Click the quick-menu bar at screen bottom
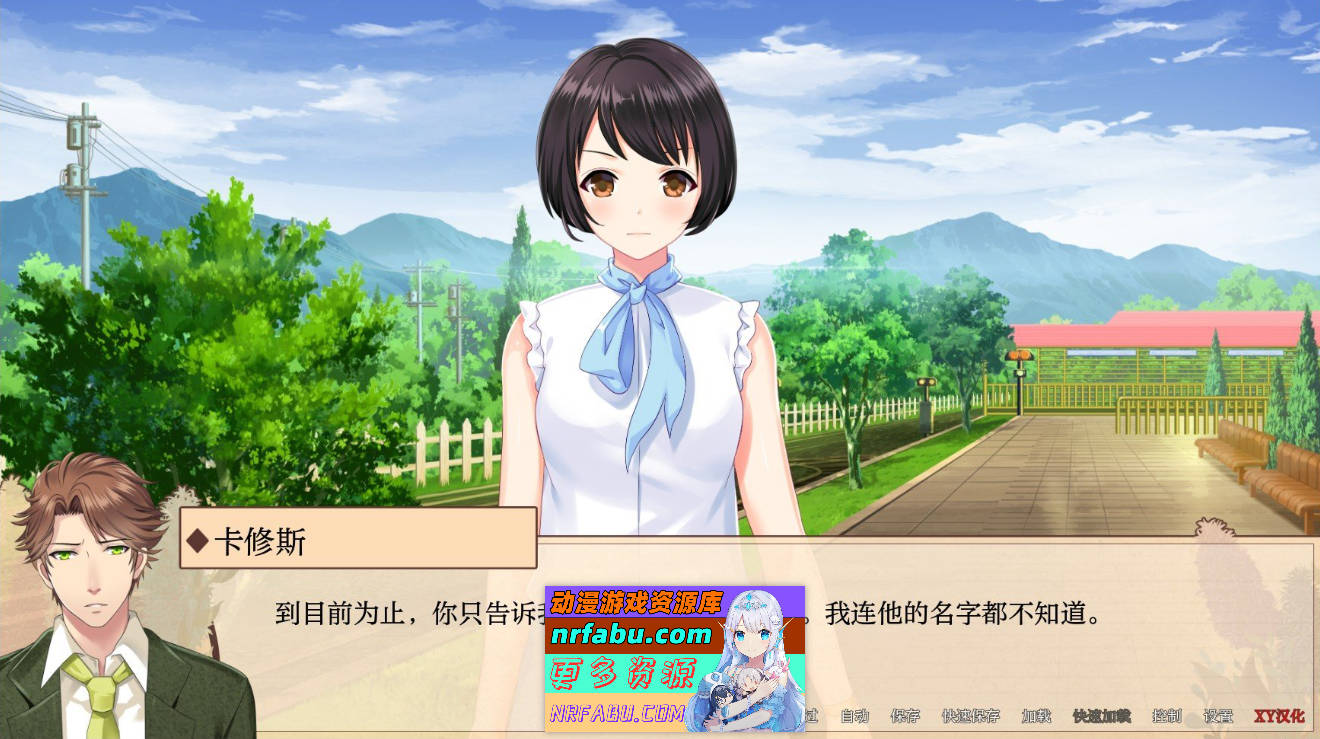This screenshot has width=1320, height=739. tap(1000, 717)
